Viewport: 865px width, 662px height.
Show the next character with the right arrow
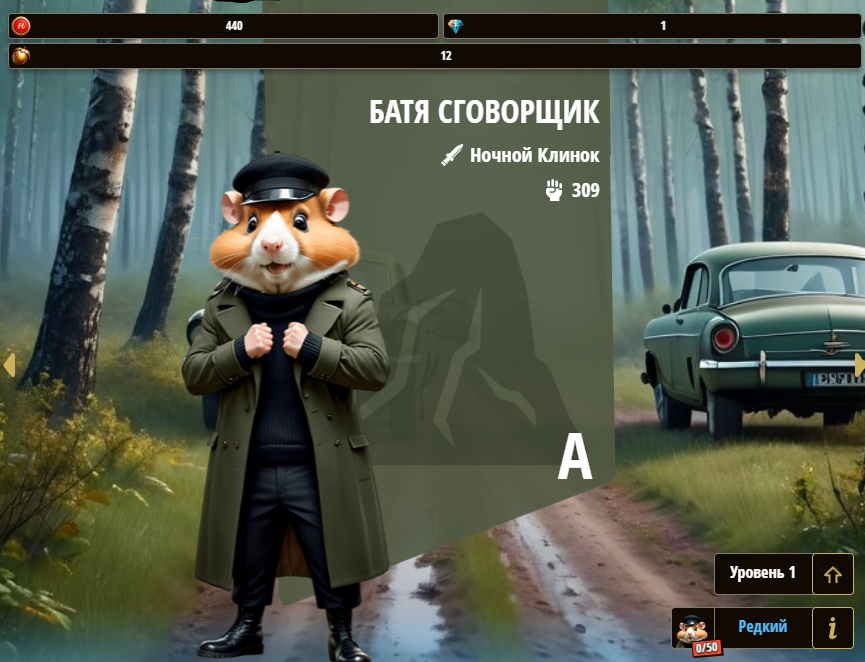[858, 366]
